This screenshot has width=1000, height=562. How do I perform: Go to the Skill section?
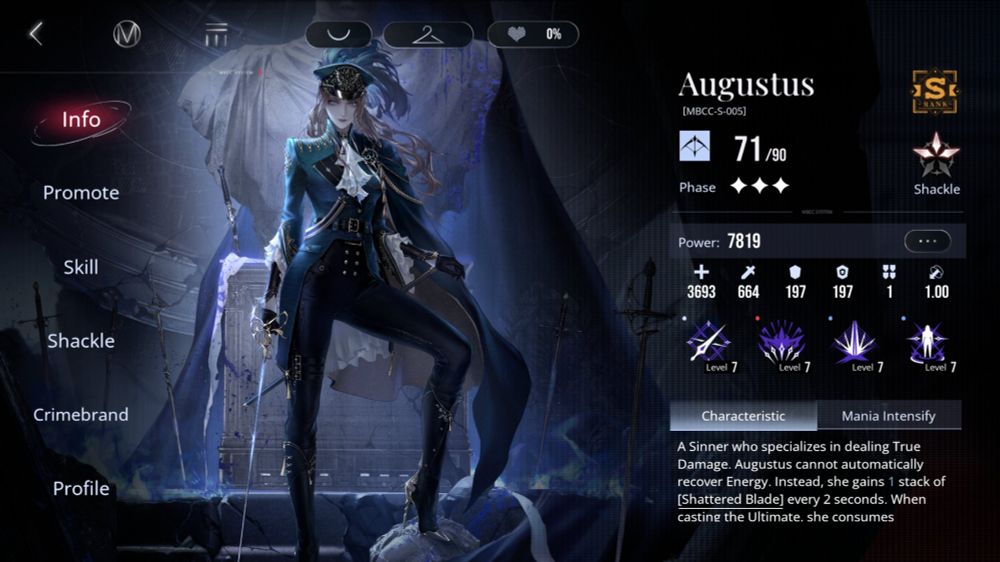click(x=81, y=267)
